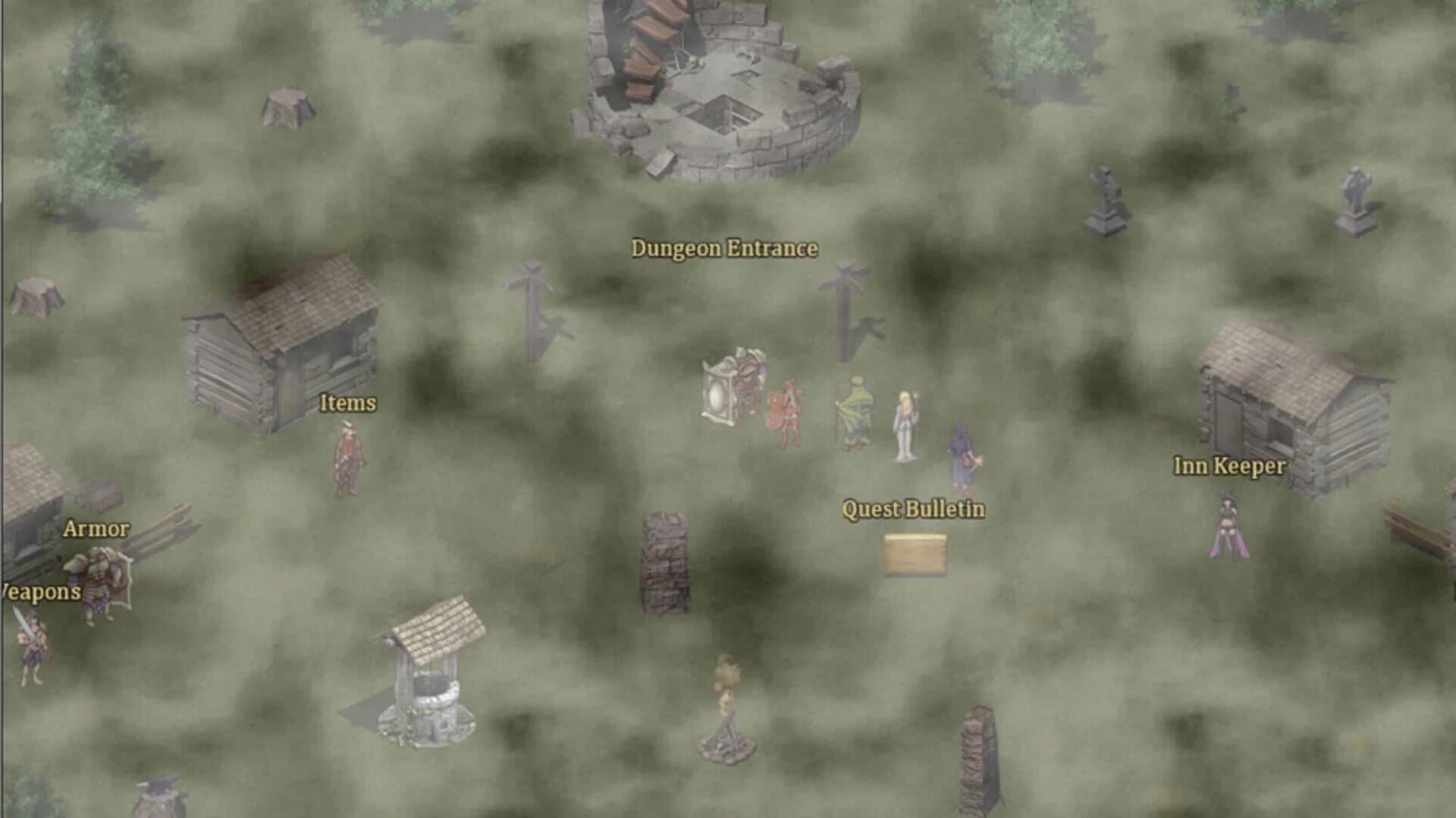Click the Dungeon Entrance label
1456x818 pixels.
724,247
